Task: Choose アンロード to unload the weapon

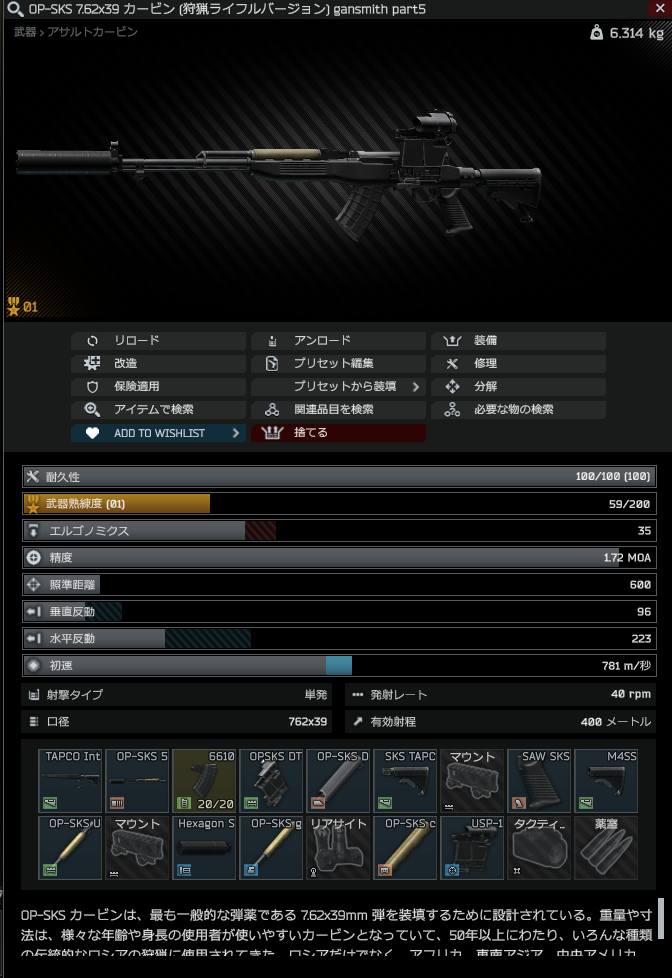Action: click(x=338, y=341)
